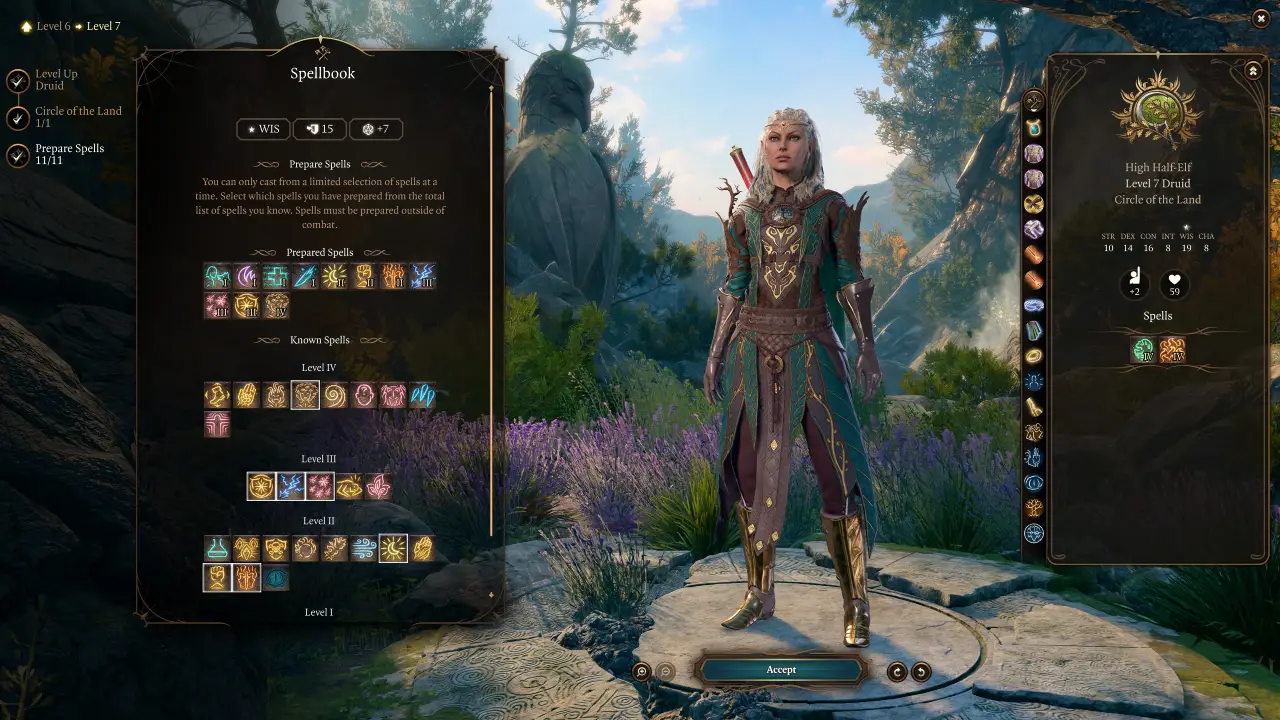Select the spiral spell in Level IV
Viewport: 1280px width, 720px height.
pyautogui.click(x=334, y=395)
